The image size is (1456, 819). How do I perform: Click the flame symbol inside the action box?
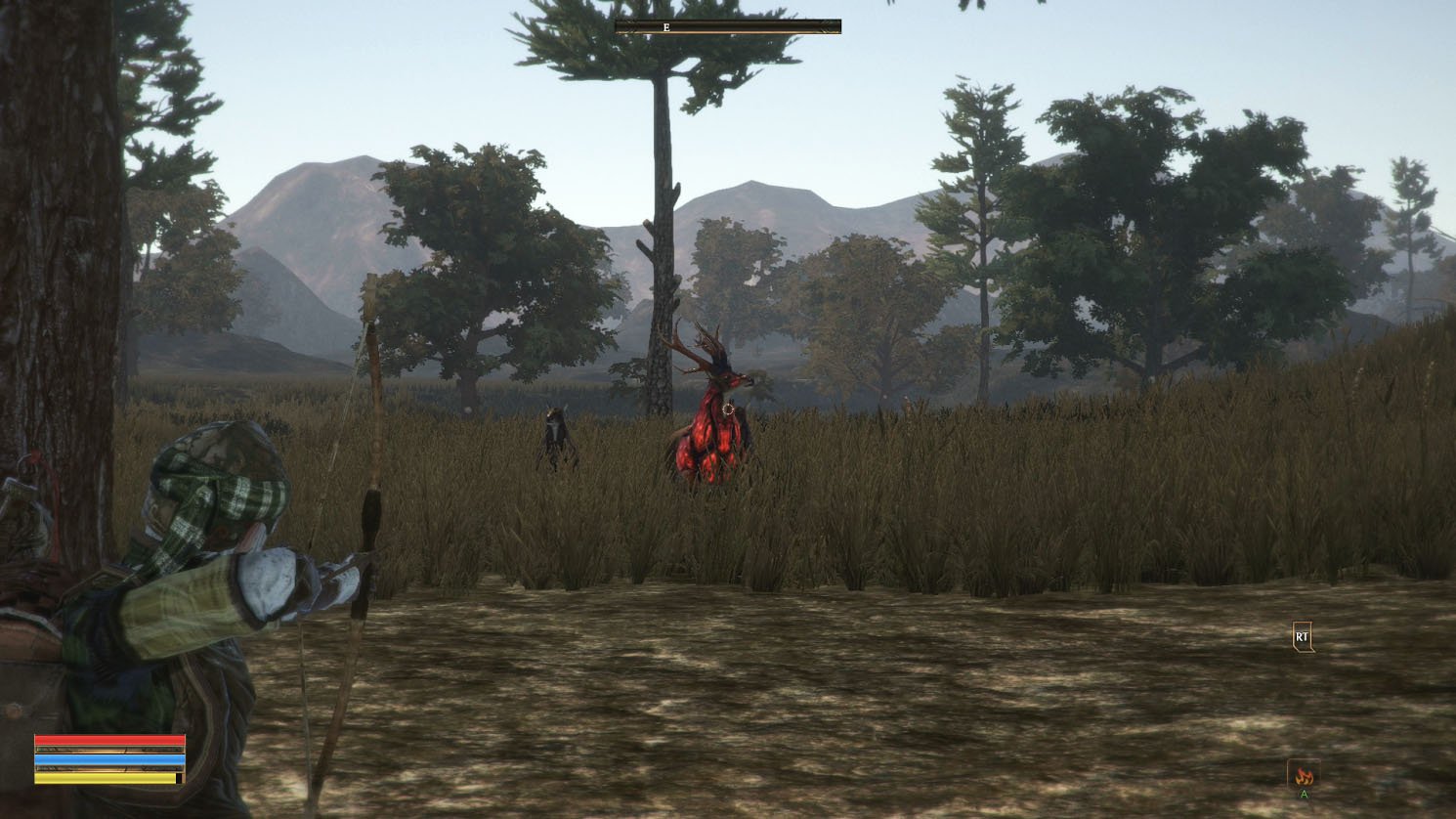click(1304, 774)
